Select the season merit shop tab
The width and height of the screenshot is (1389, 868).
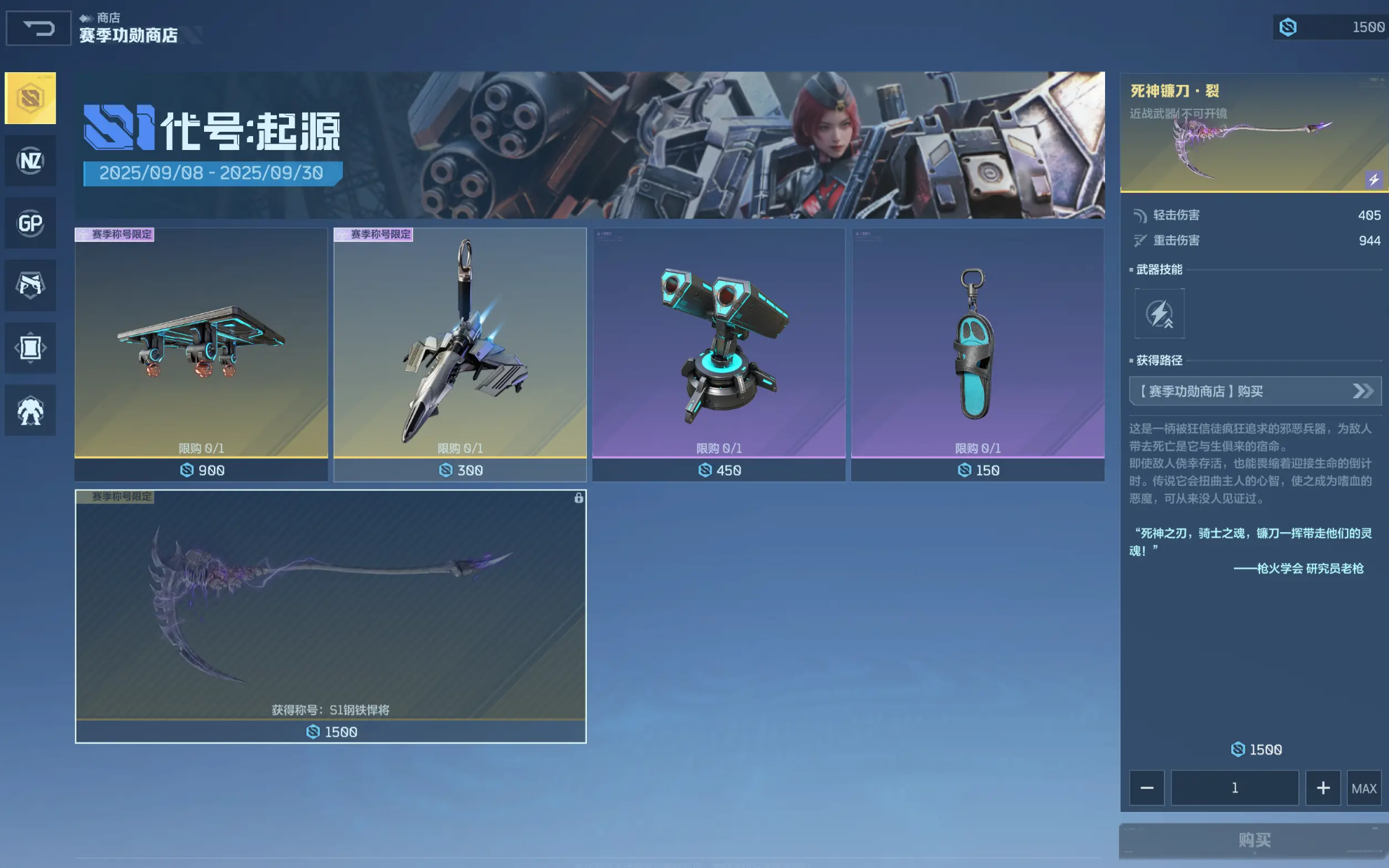30,98
